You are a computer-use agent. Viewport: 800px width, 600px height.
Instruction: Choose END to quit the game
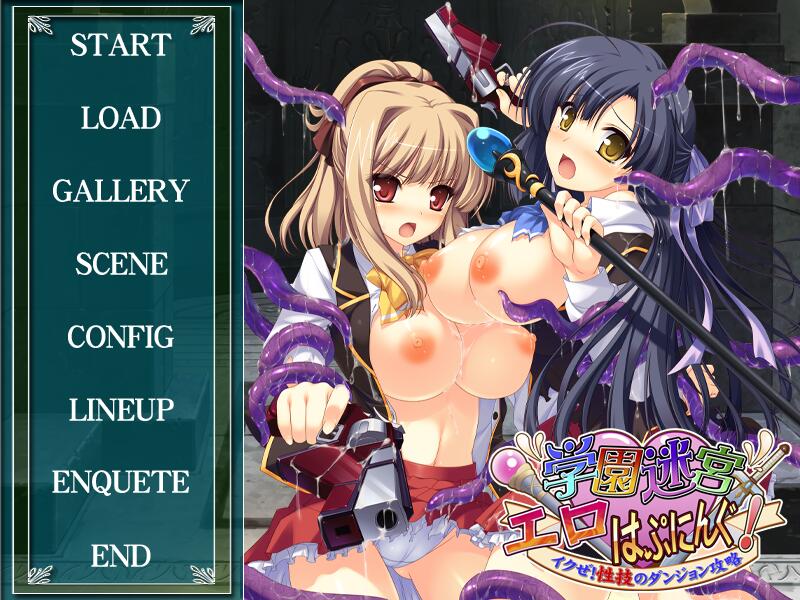121,555
